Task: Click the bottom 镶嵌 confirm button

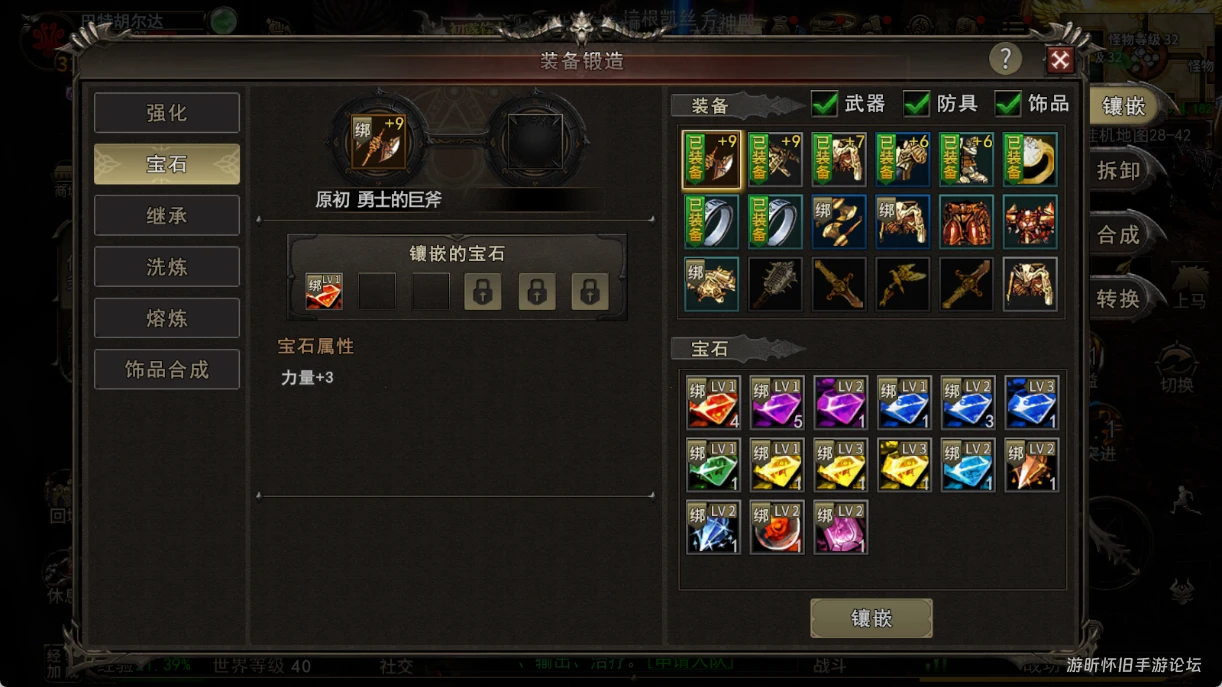Action: [871, 619]
